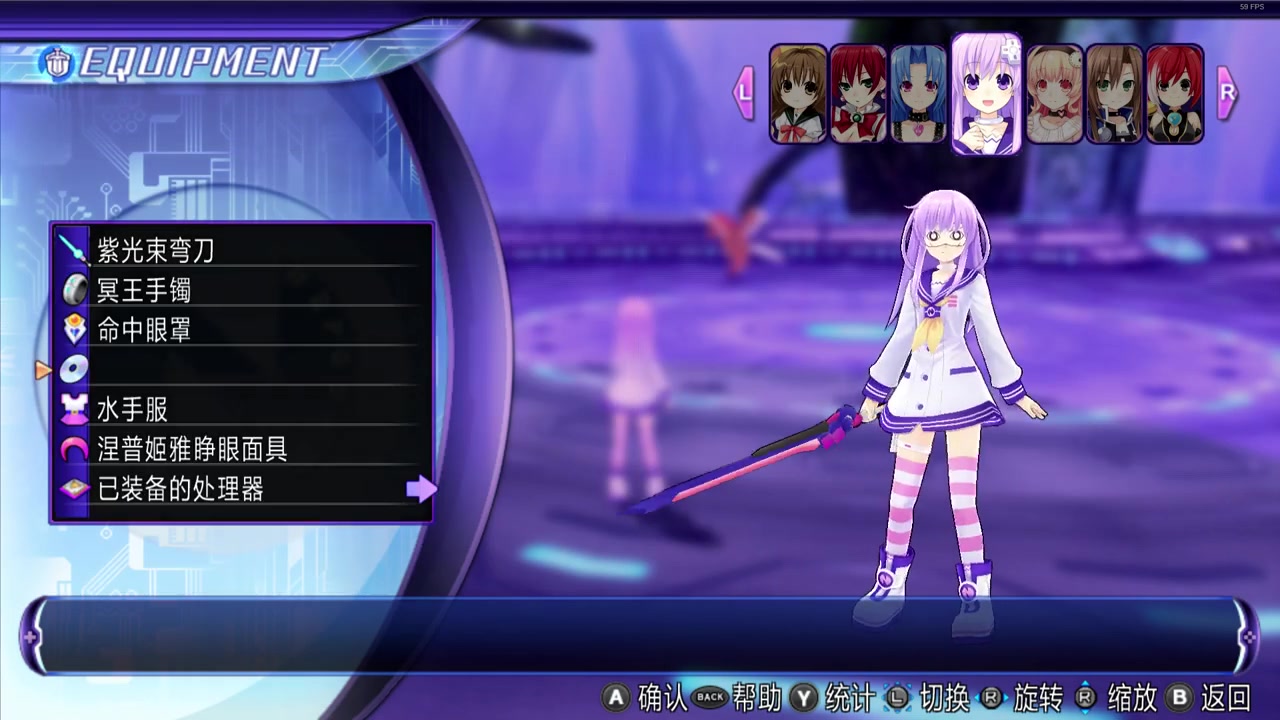1280x720 pixels.
Task: Pick the red-haired girl with red bow portrait
Action: 858,94
